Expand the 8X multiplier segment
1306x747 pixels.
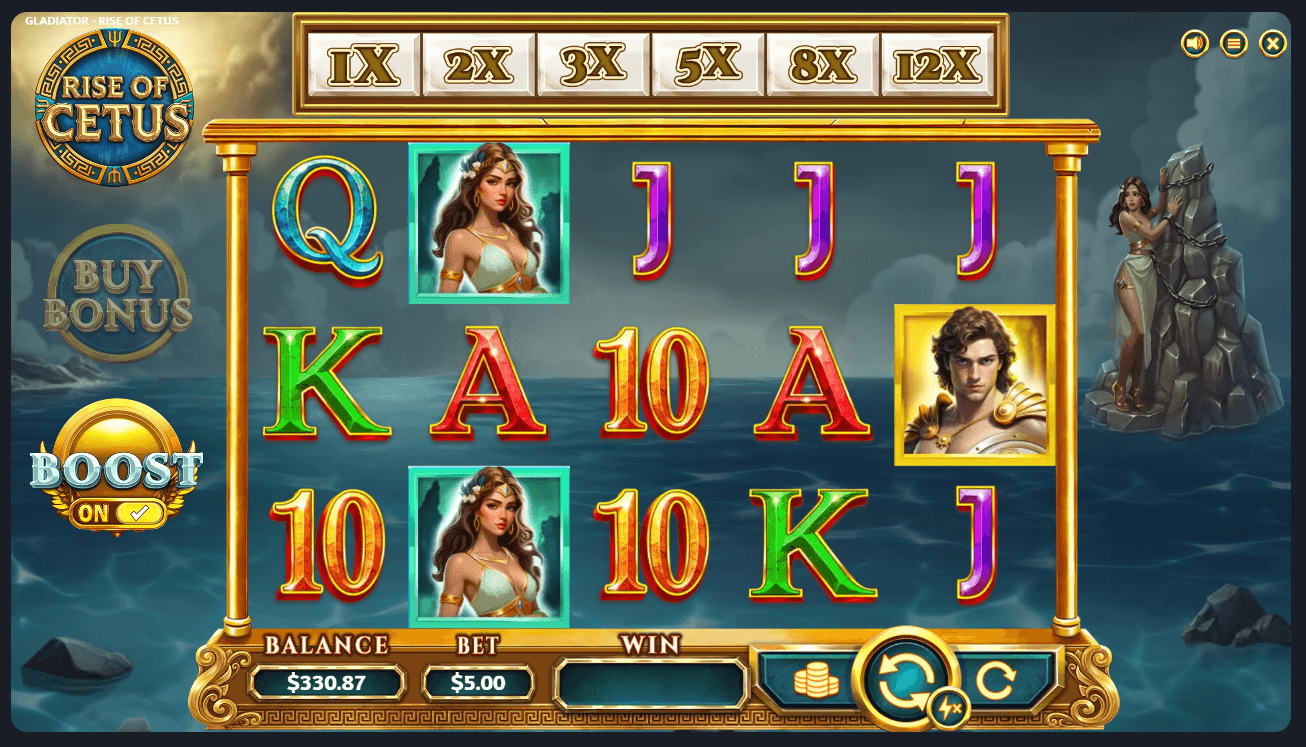821,63
